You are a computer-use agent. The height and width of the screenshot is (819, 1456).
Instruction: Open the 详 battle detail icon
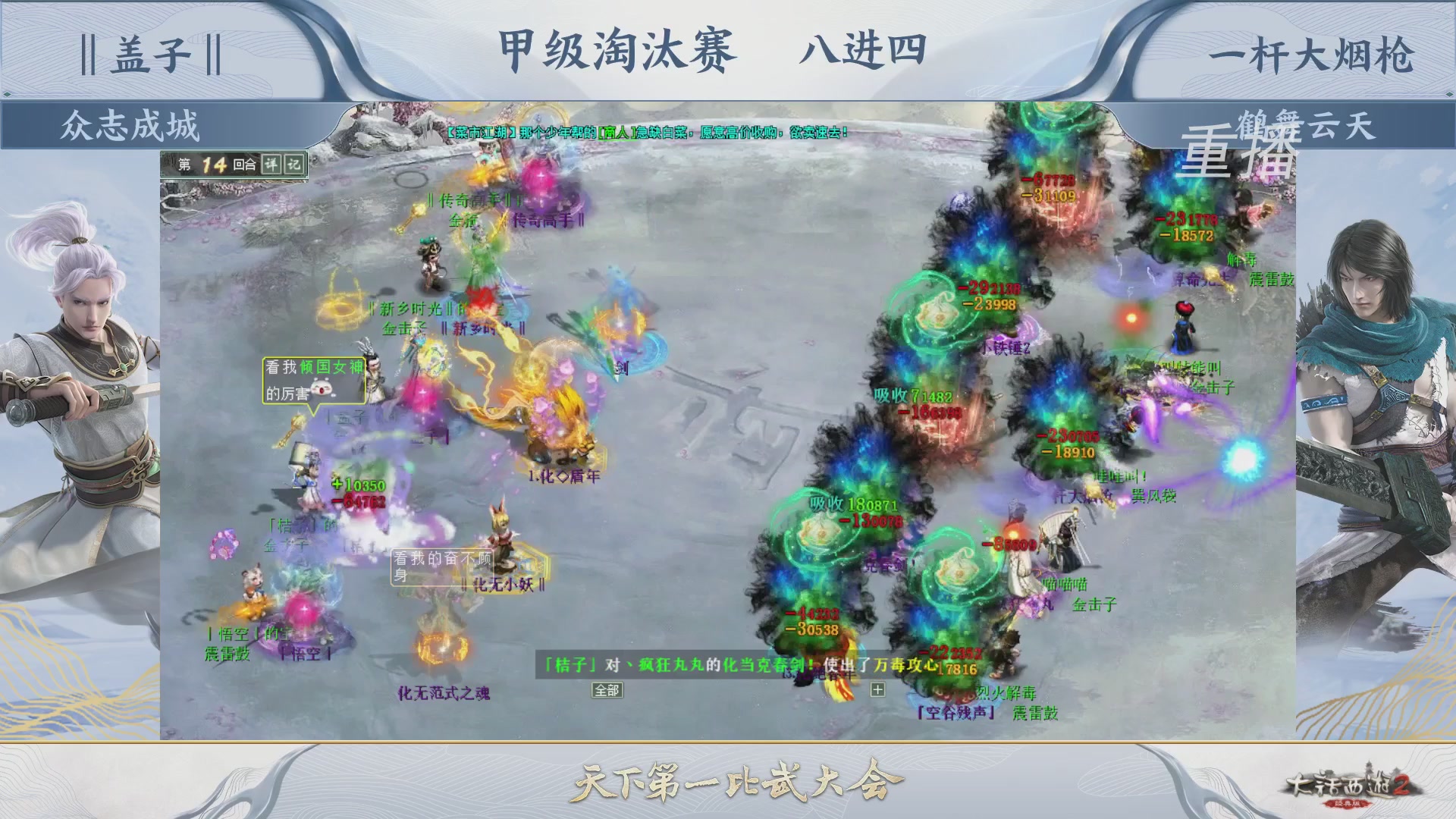[271, 163]
